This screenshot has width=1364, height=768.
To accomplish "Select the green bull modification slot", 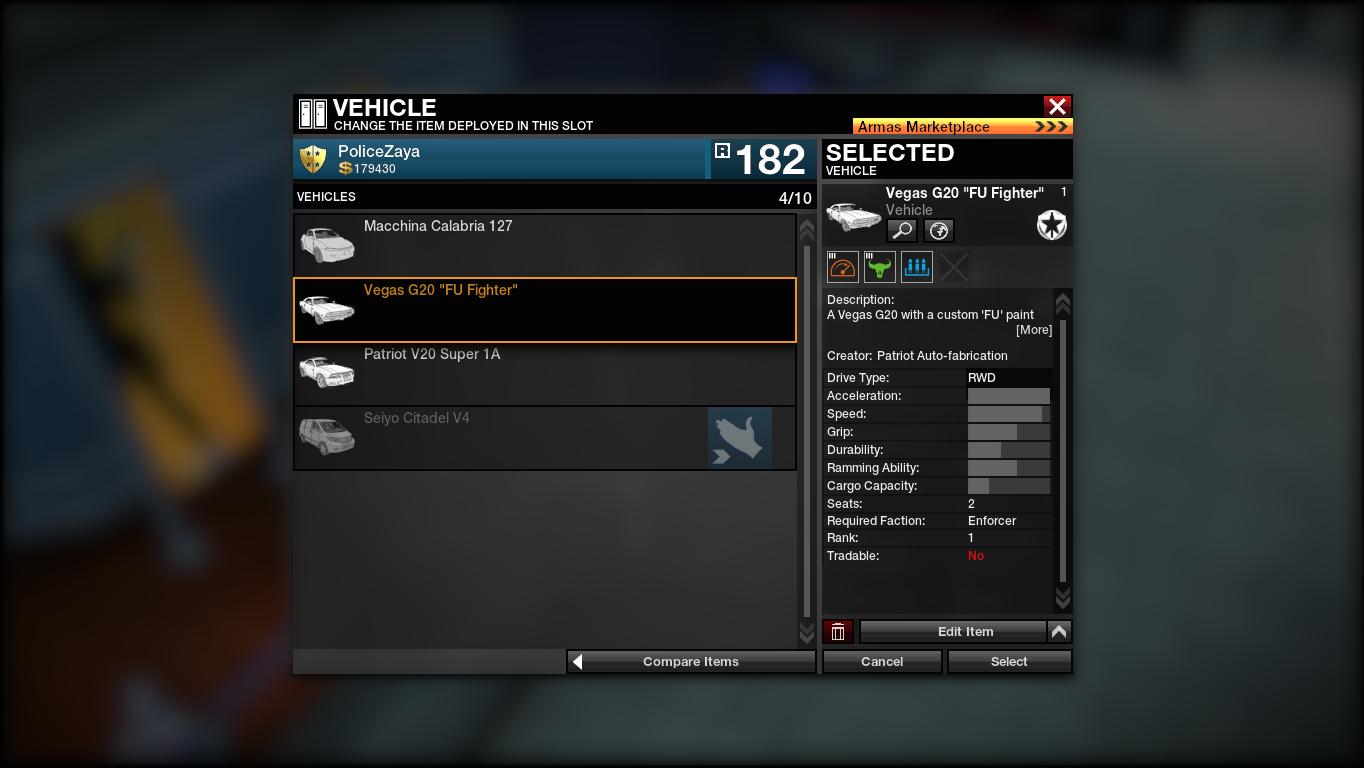I will 880,267.
